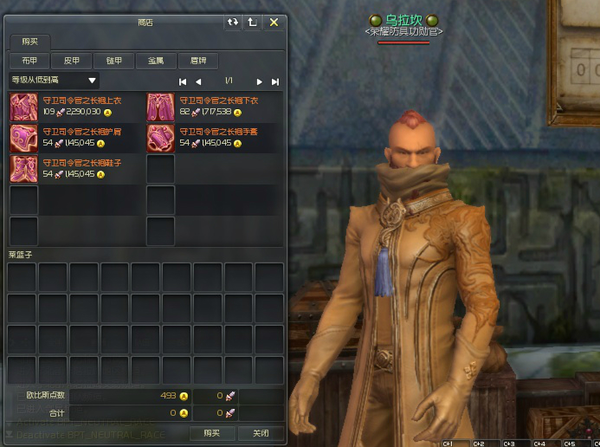Choose the 守卫司令官之长袍护肩 shoulder item
This screenshot has width=600, height=447.
[24, 137]
